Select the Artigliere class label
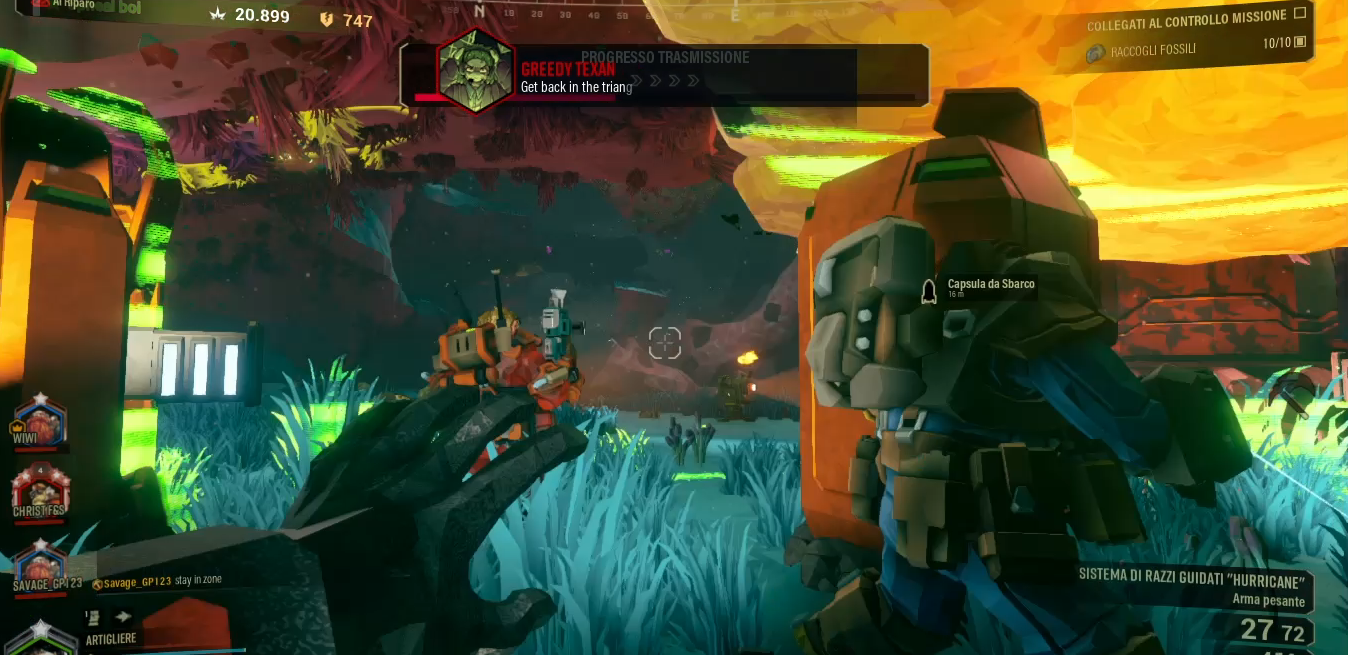 (x=111, y=638)
